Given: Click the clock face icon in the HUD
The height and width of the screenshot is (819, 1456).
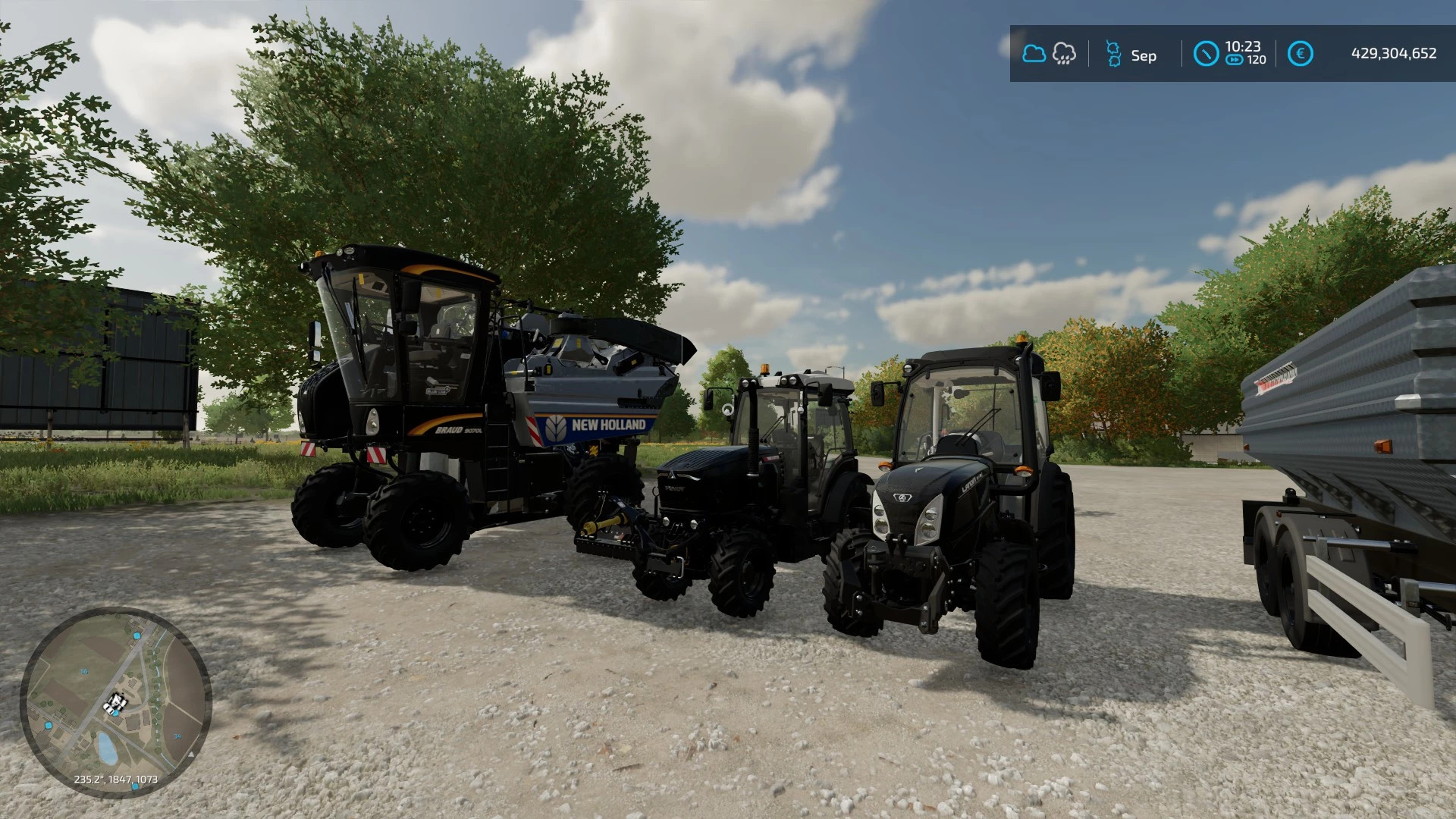Looking at the screenshot, I should pos(1206,53).
